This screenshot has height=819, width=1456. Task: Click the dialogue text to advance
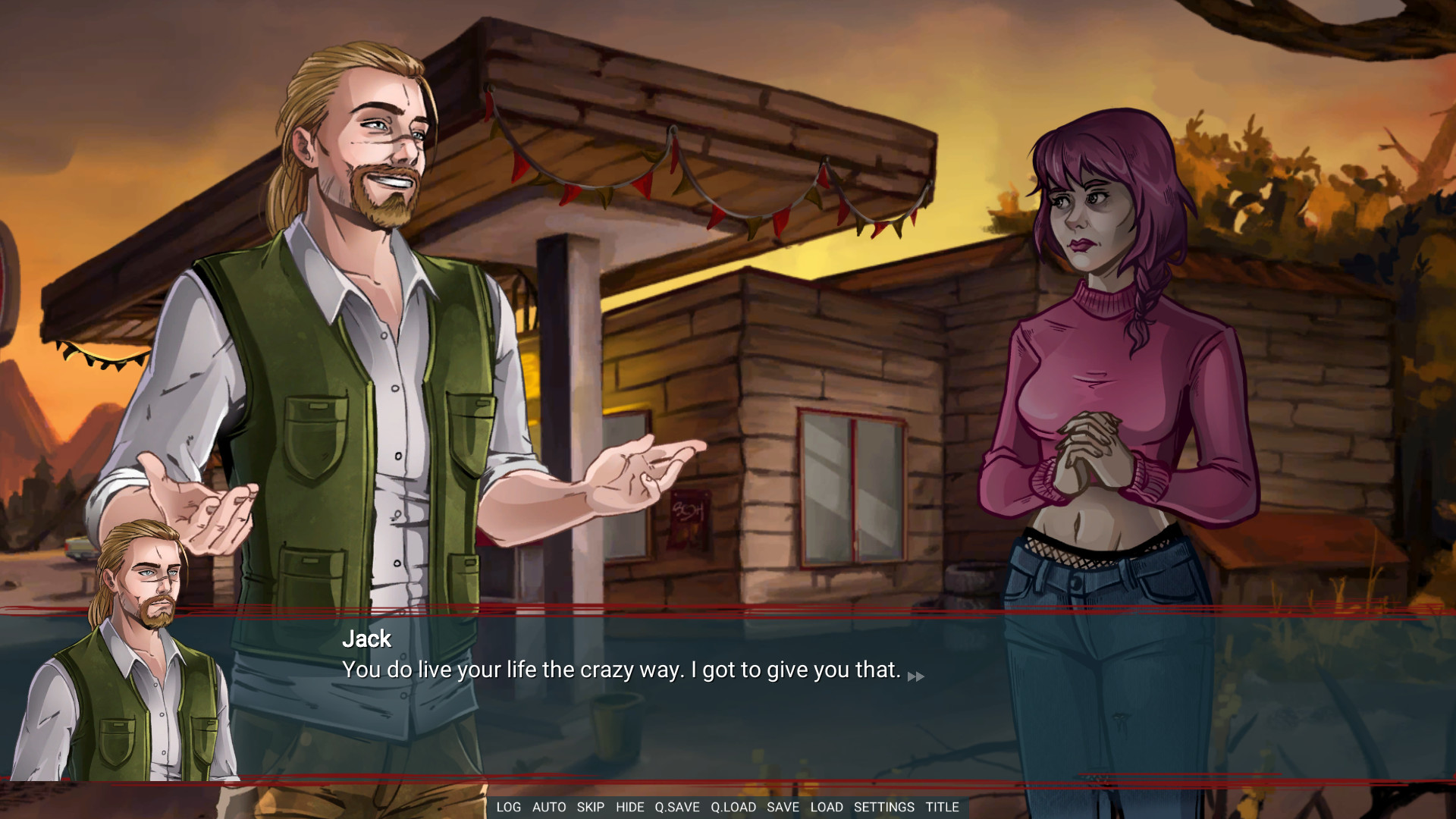click(x=620, y=670)
